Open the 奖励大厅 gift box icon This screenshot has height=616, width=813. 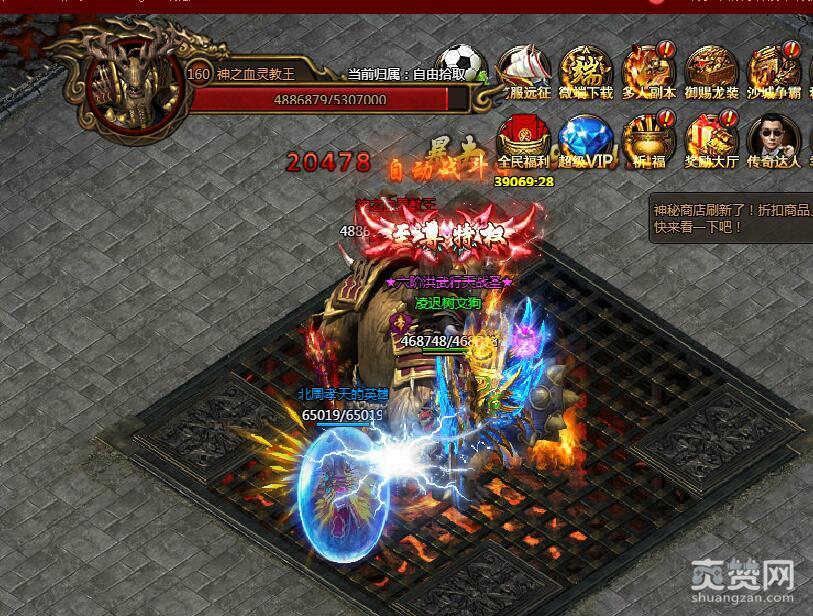tap(711, 140)
